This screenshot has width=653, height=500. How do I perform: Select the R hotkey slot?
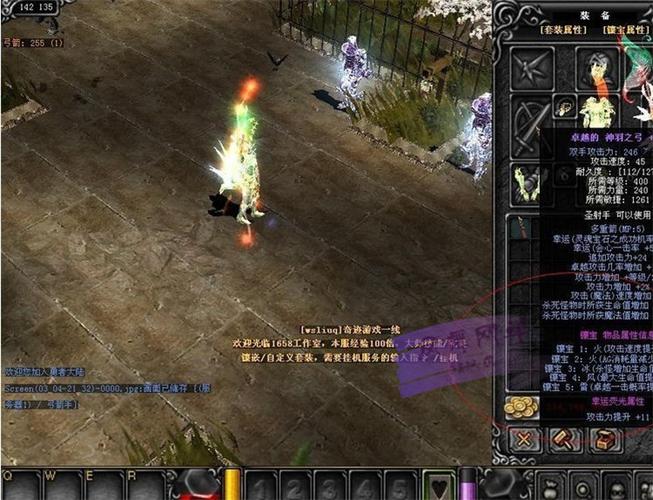point(146,486)
